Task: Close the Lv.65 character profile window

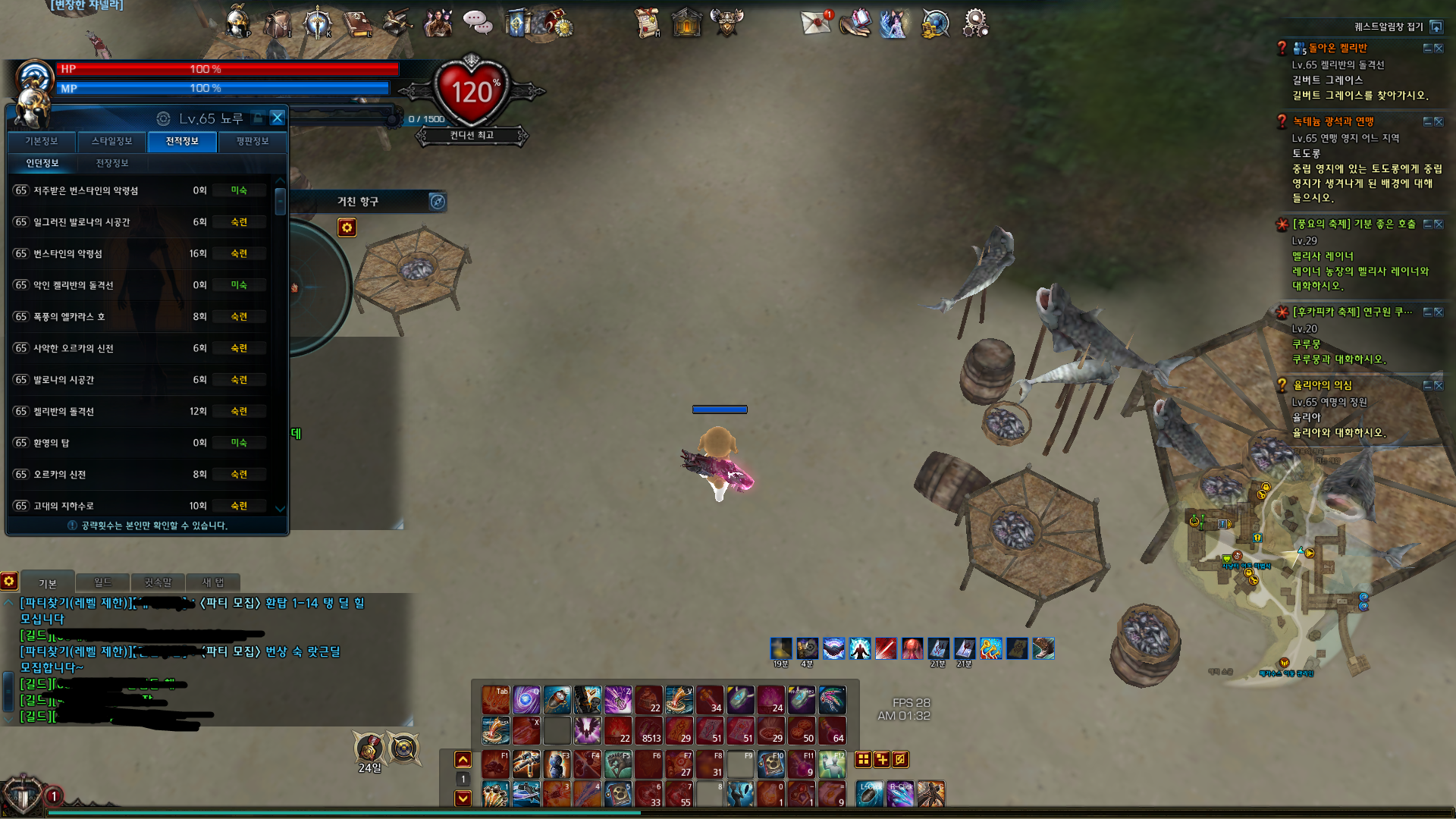Action: point(278,118)
